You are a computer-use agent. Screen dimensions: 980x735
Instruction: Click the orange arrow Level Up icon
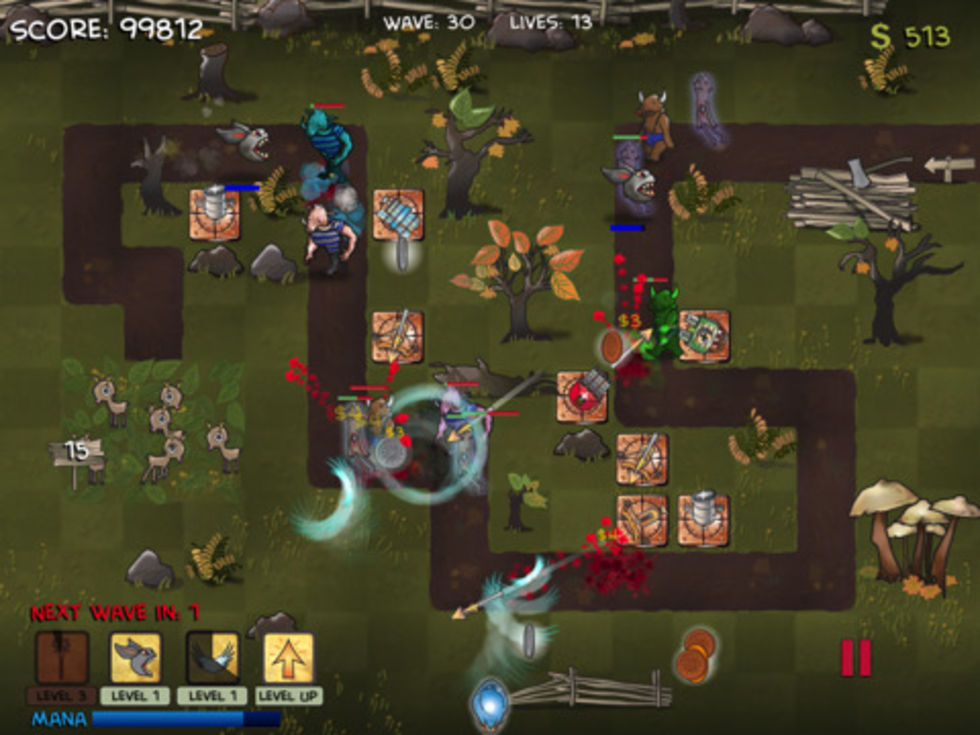(288, 658)
